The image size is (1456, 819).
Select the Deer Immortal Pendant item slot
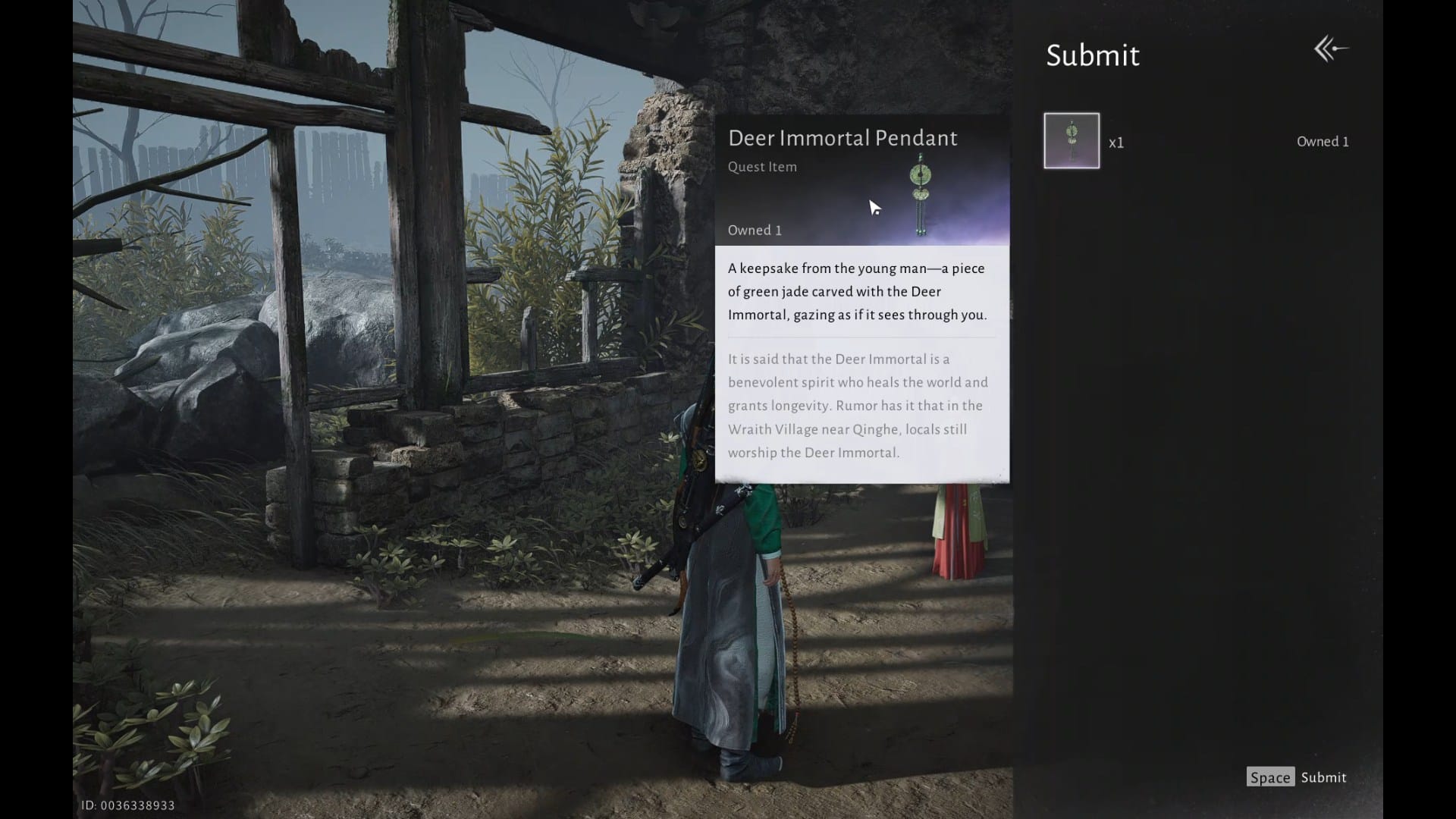pos(1071,141)
